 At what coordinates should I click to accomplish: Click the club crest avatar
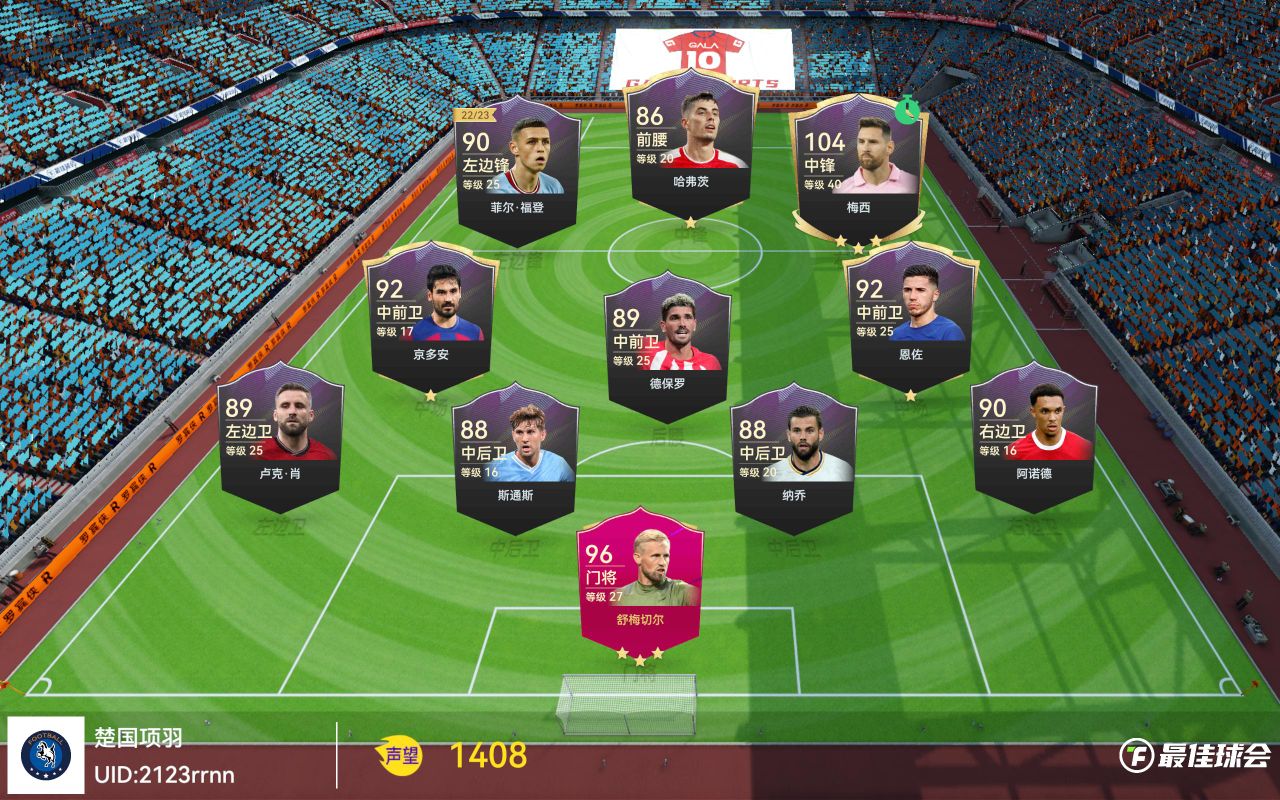pos(45,755)
